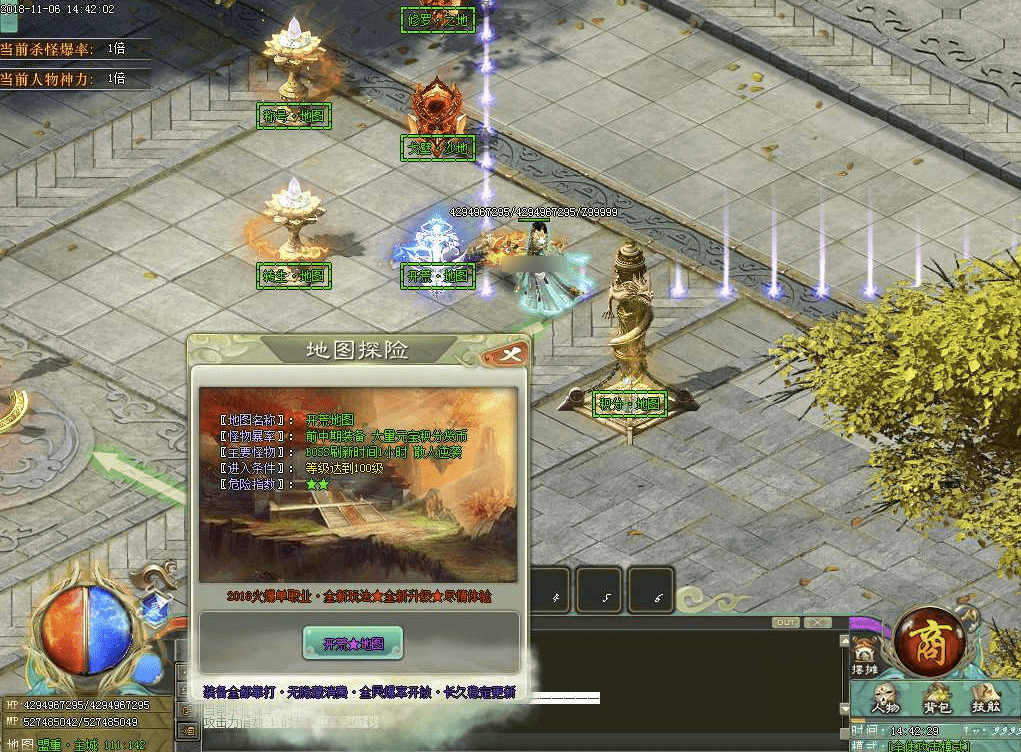Open the 背包 backpack inventory

tap(937, 699)
